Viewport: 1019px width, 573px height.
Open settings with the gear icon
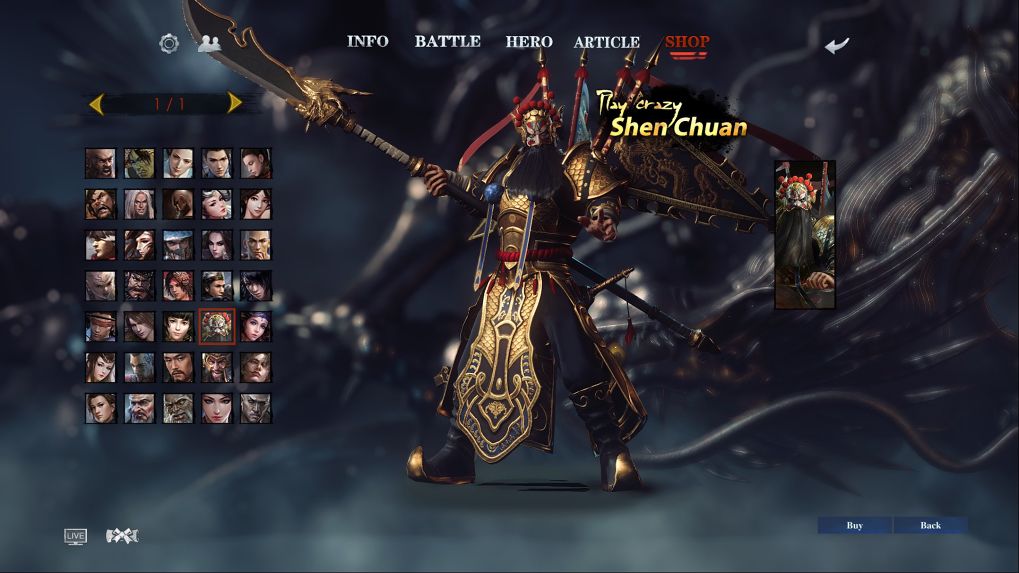169,43
